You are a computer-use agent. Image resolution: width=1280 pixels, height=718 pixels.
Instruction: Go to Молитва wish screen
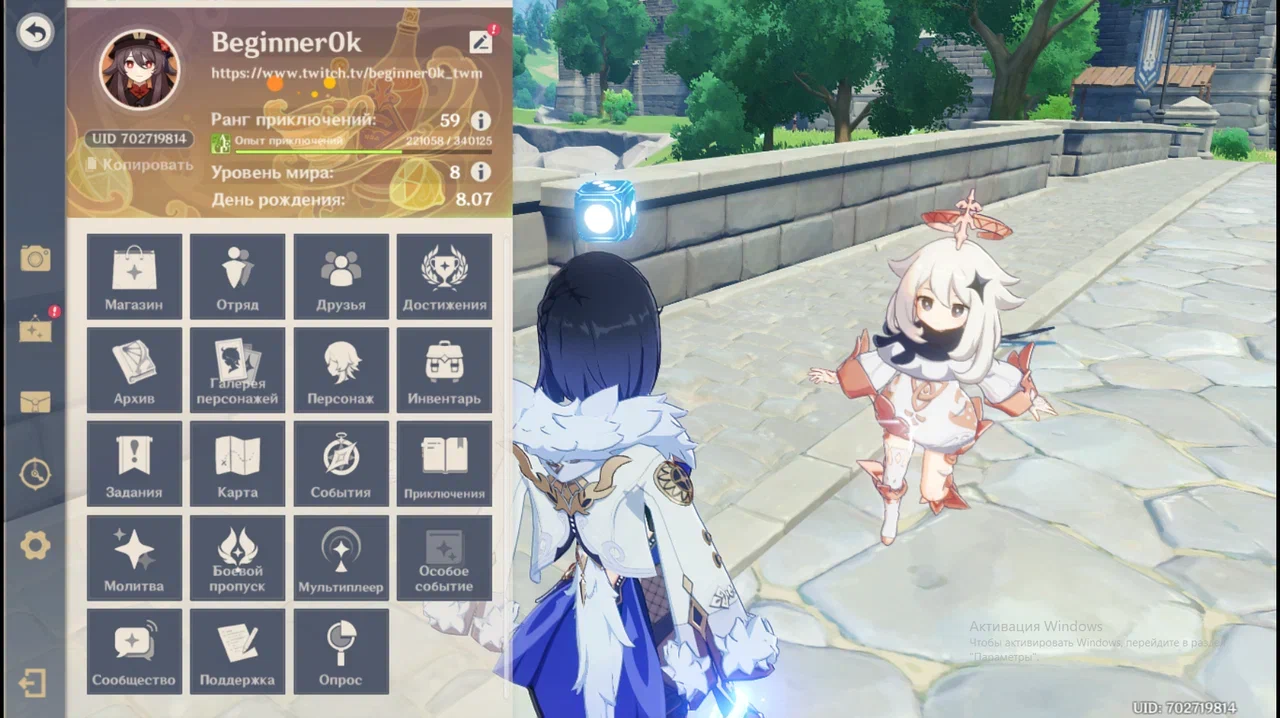click(x=134, y=558)
